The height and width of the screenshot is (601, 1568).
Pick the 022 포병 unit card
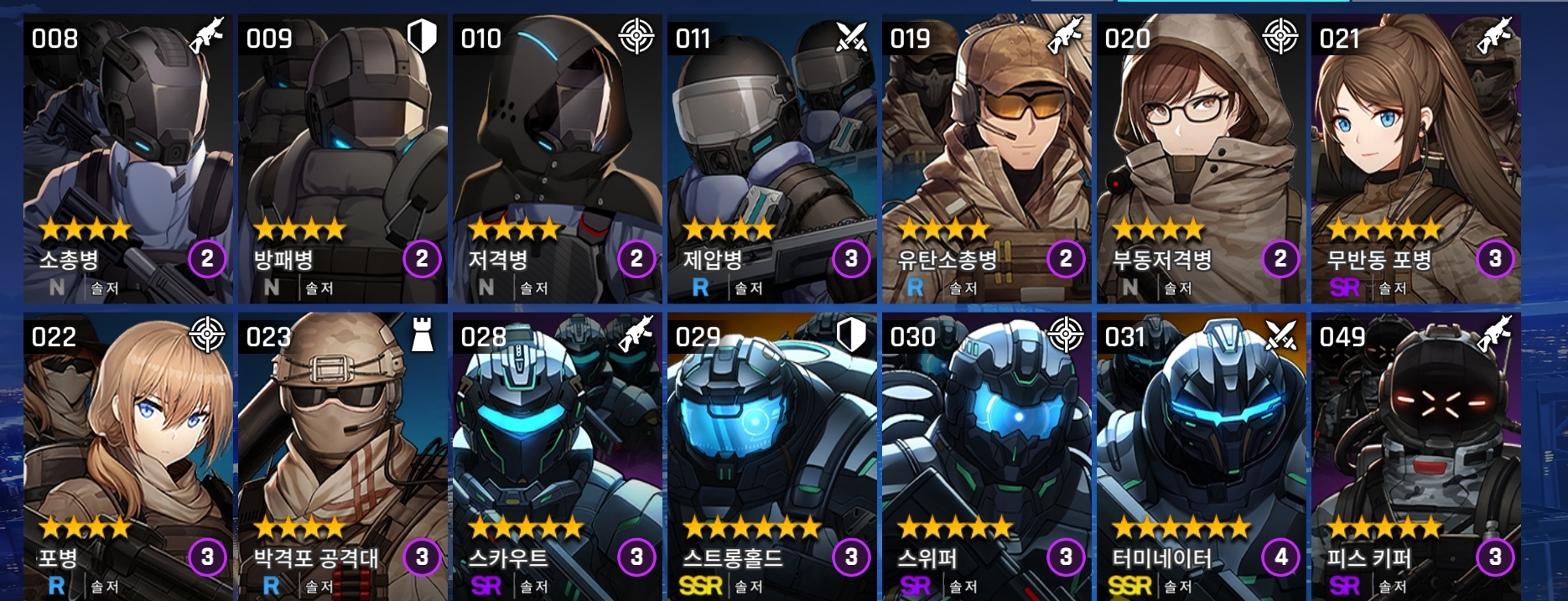coord(128,457)
